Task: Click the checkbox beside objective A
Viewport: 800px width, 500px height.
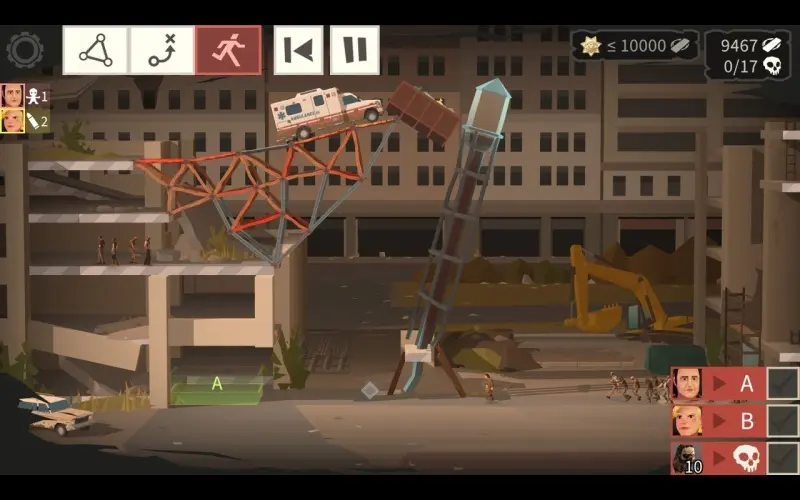Action: point(782,384)
